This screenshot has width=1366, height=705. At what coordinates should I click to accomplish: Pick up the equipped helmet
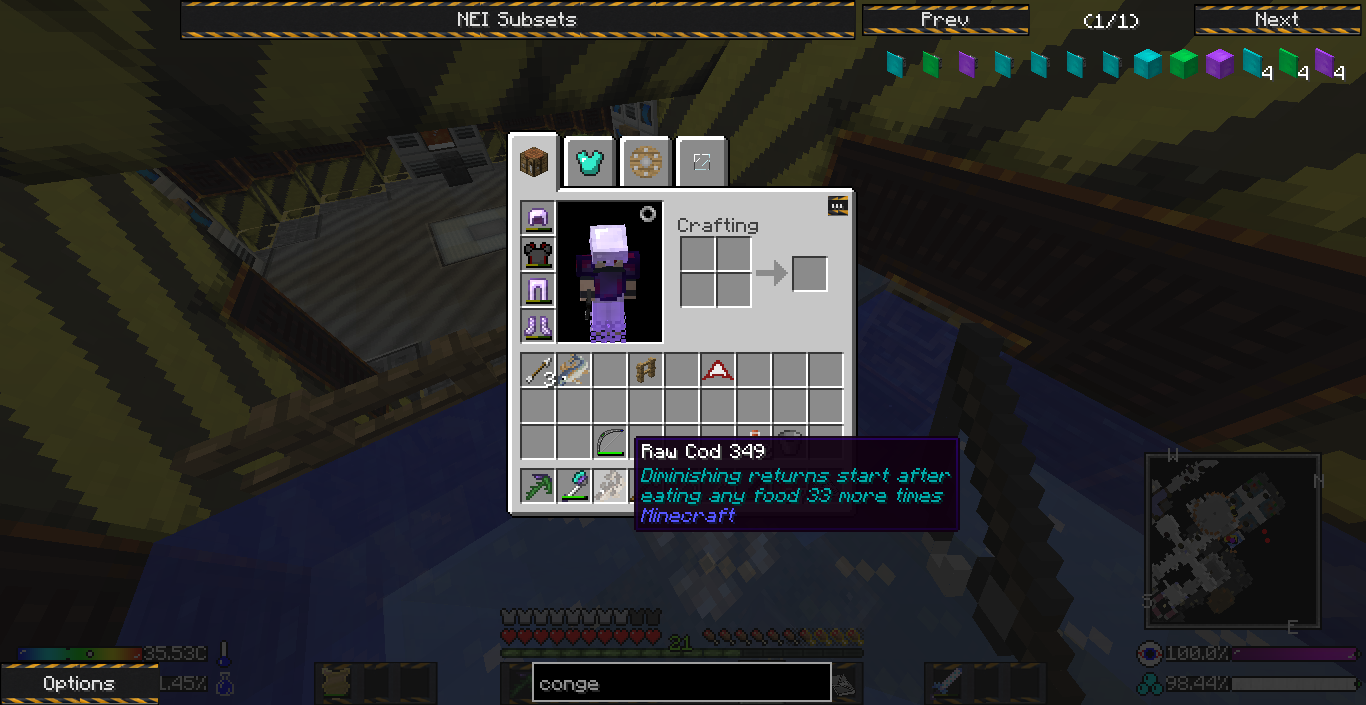(538, 219)
